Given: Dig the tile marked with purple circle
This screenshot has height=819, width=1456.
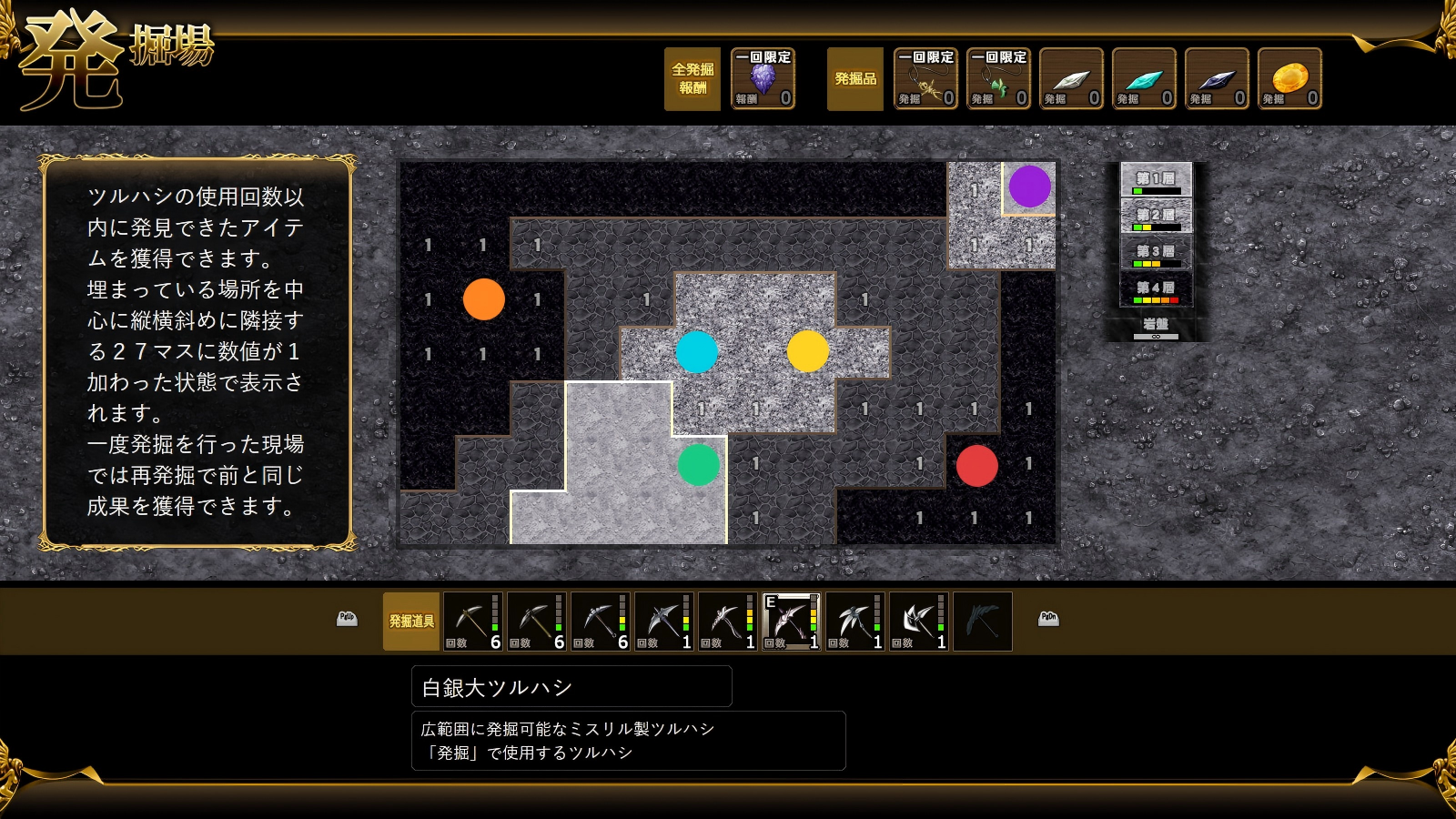Looking at the screenshot, I should pyautogui.click(x=1029, y=187).
